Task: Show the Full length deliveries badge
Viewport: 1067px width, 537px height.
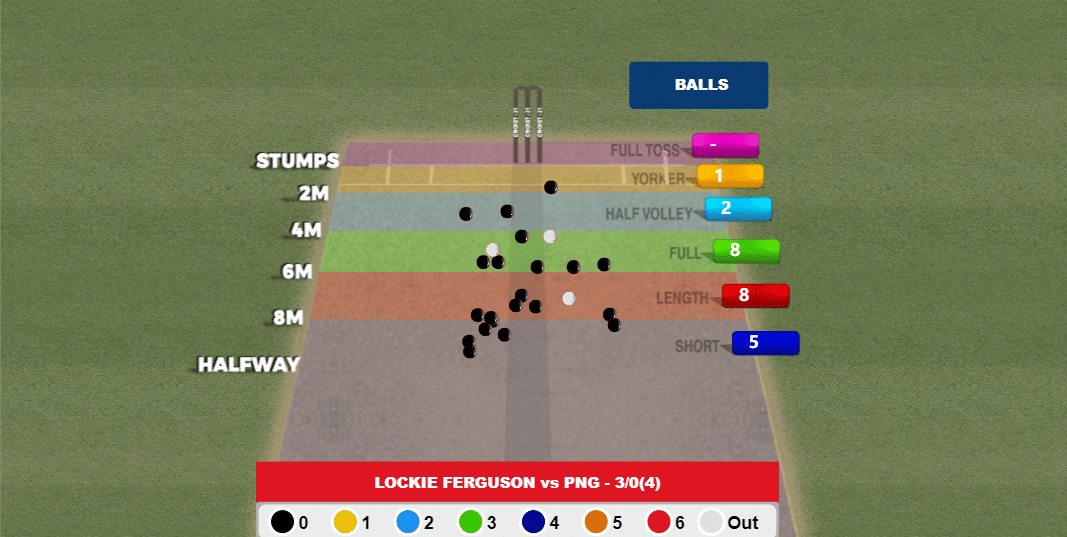Action: coord(746,250)
